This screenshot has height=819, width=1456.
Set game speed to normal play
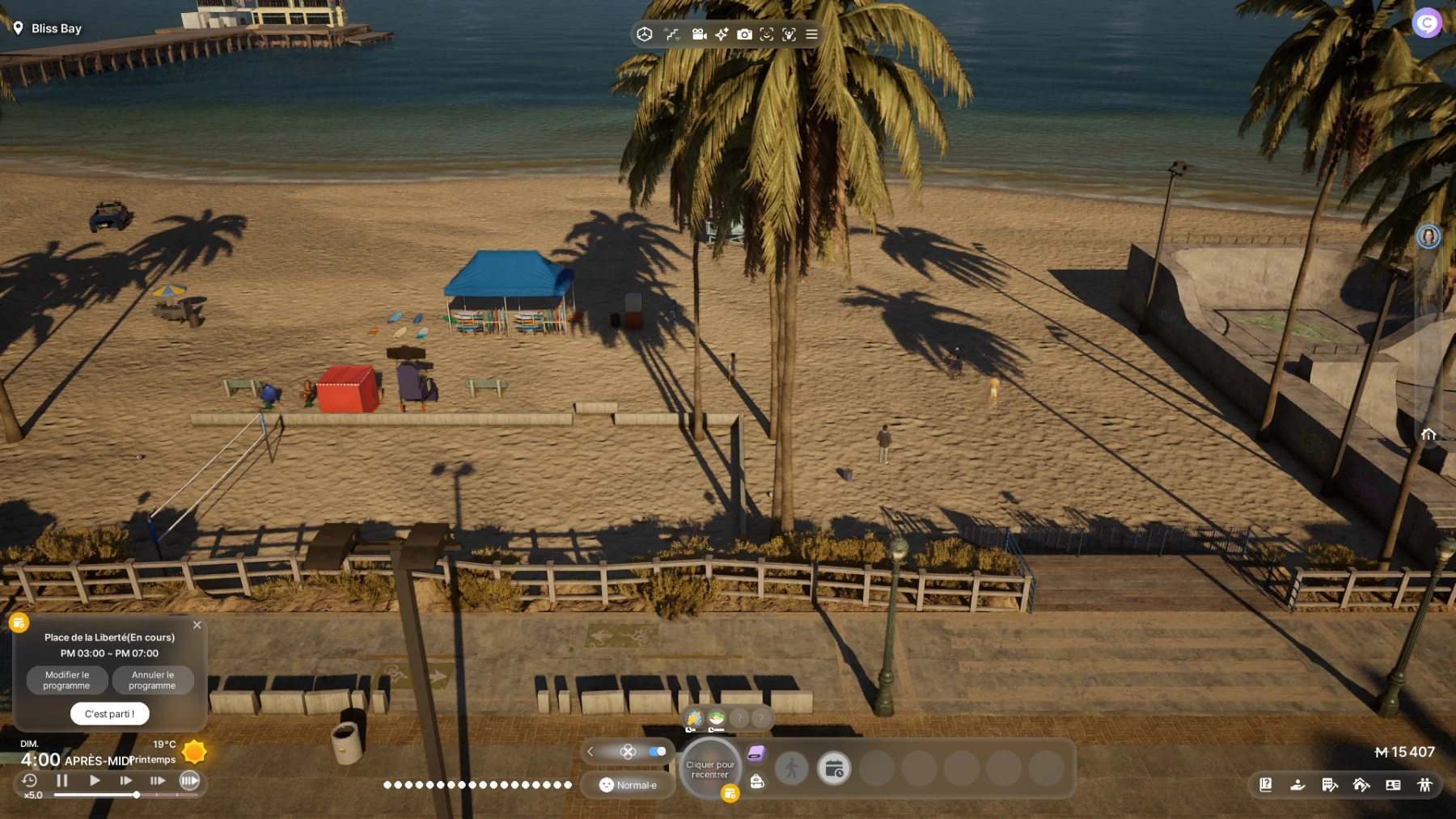point(95,780)
